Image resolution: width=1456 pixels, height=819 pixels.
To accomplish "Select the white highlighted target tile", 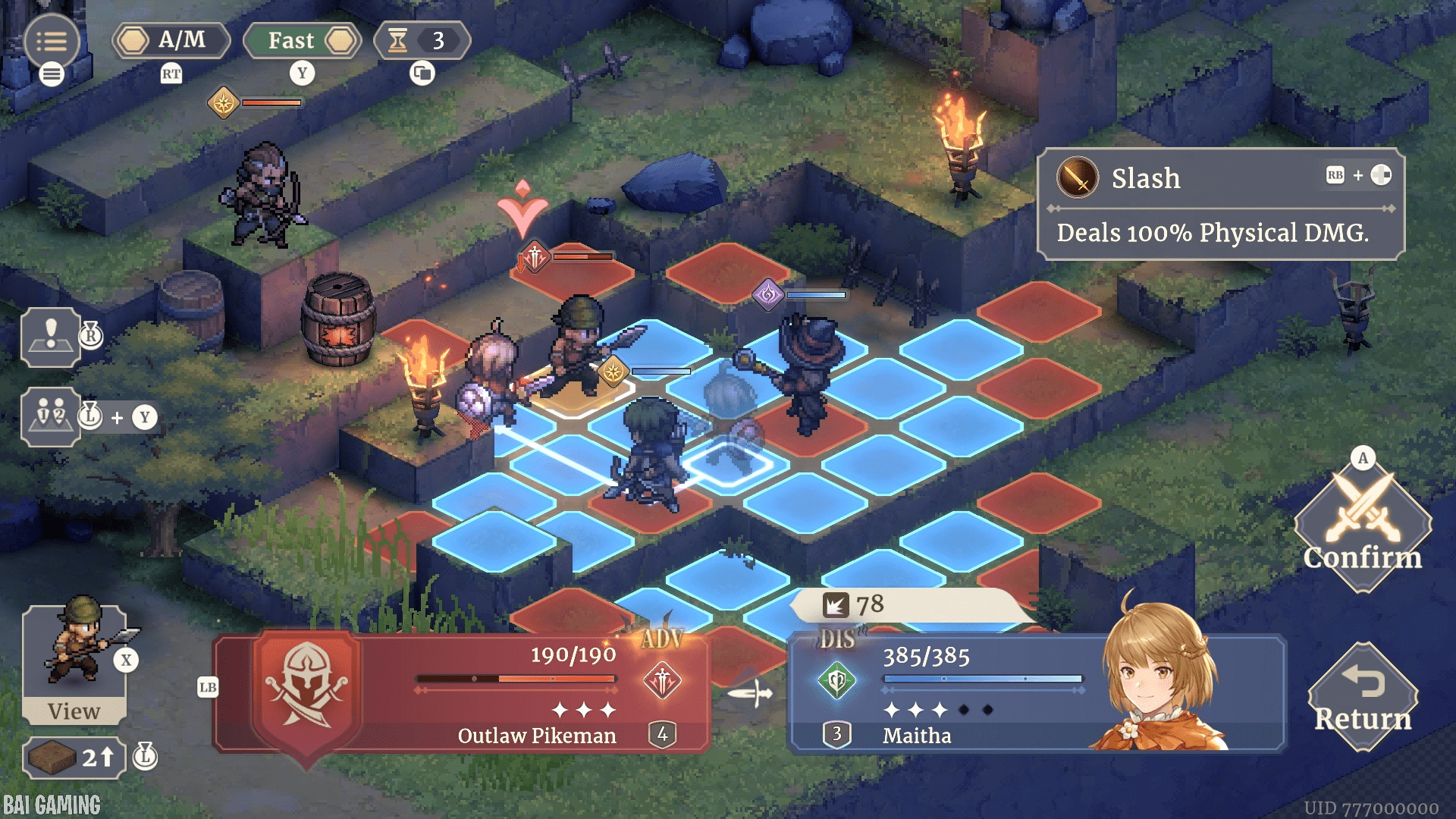I will [726, 464].
